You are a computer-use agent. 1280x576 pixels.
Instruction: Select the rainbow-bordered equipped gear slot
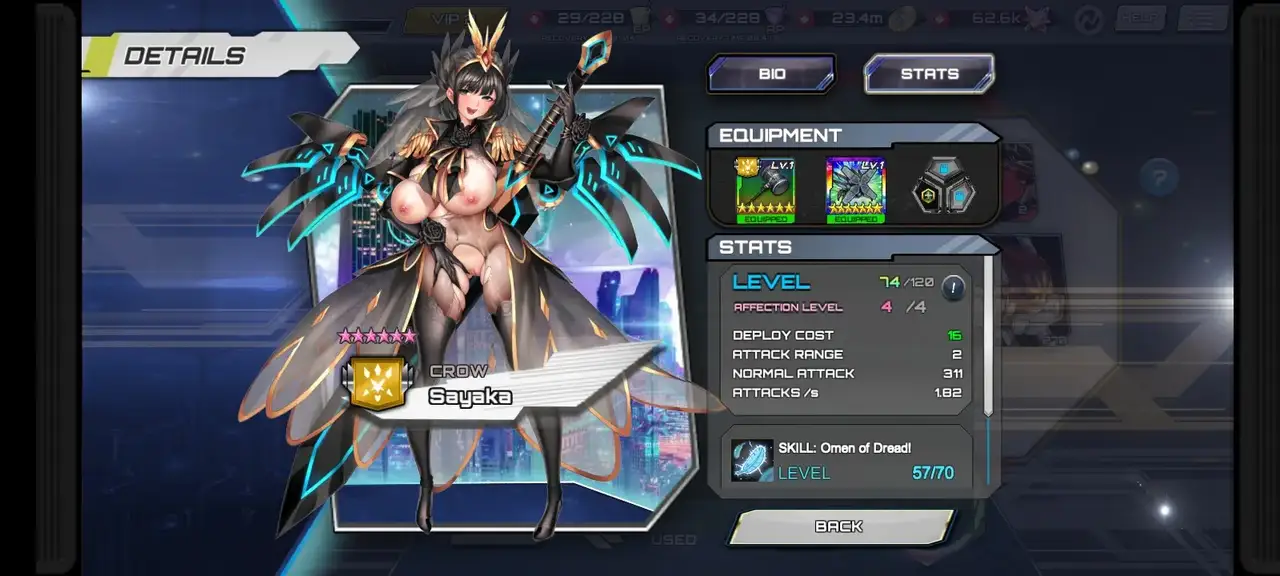tap(855, 188)
